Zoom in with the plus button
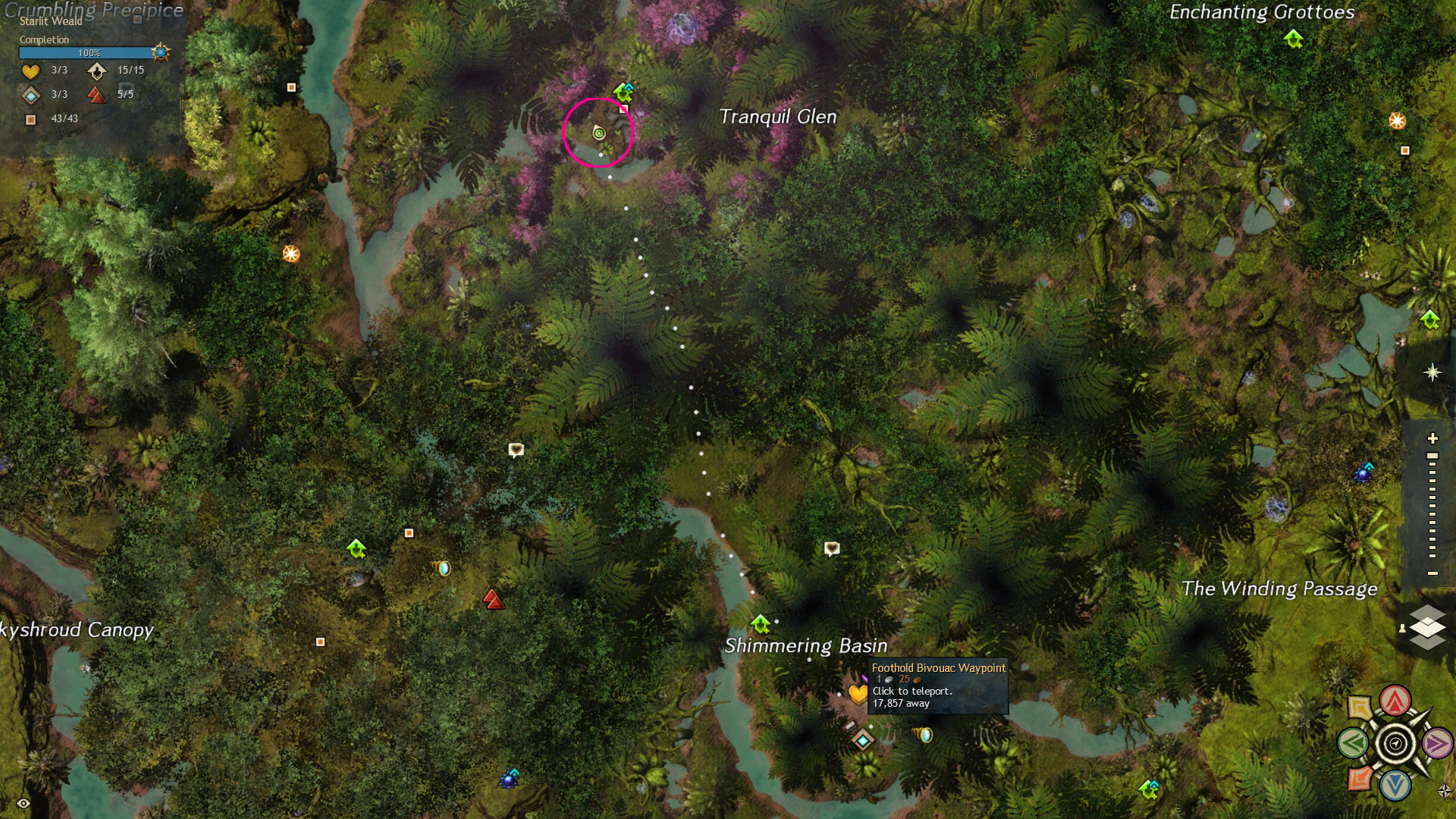This screenshot has width=1456, height=819. [x=1432, y=438]
